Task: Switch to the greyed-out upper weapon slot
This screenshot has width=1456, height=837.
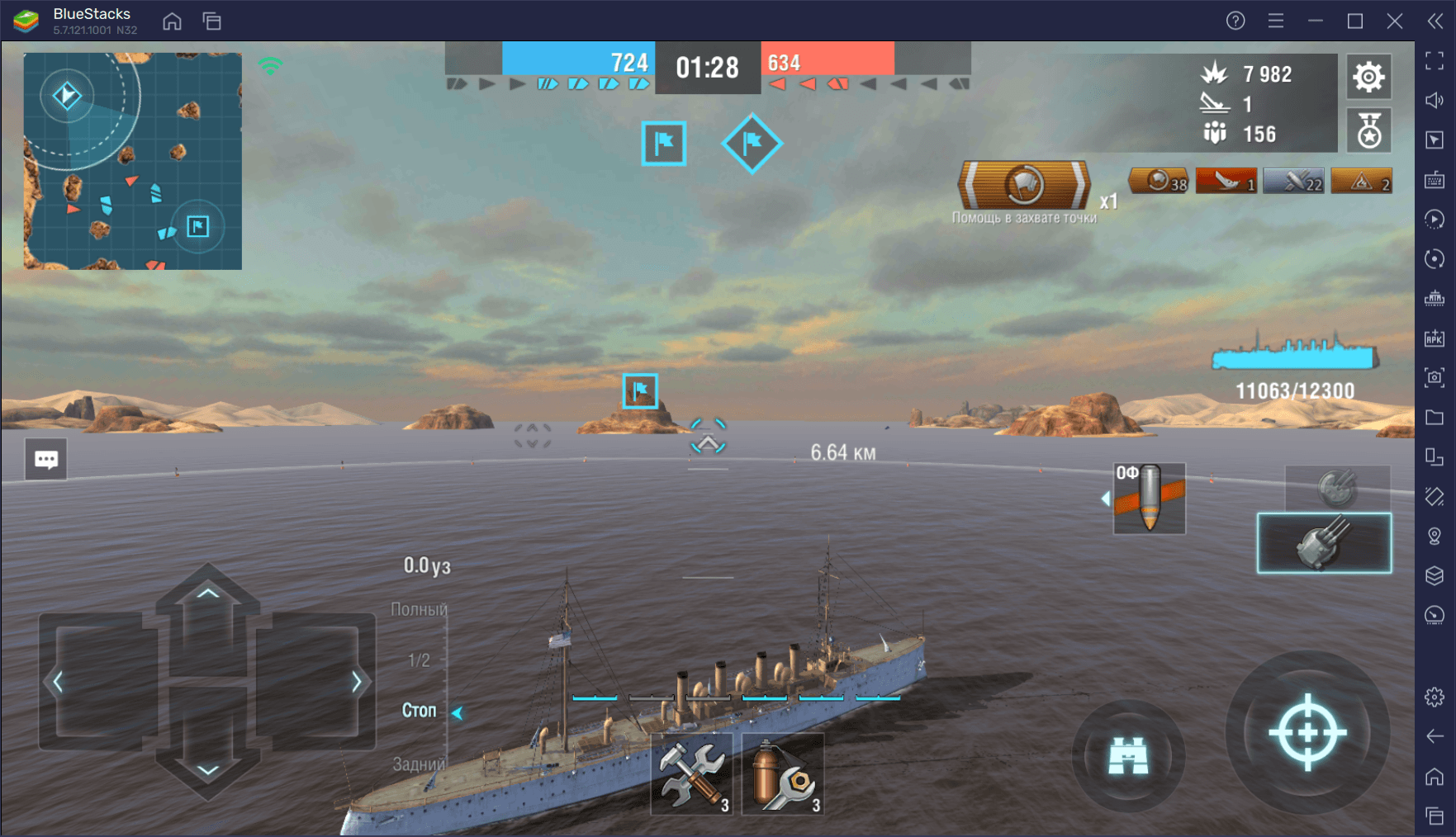Action: 1337,488
